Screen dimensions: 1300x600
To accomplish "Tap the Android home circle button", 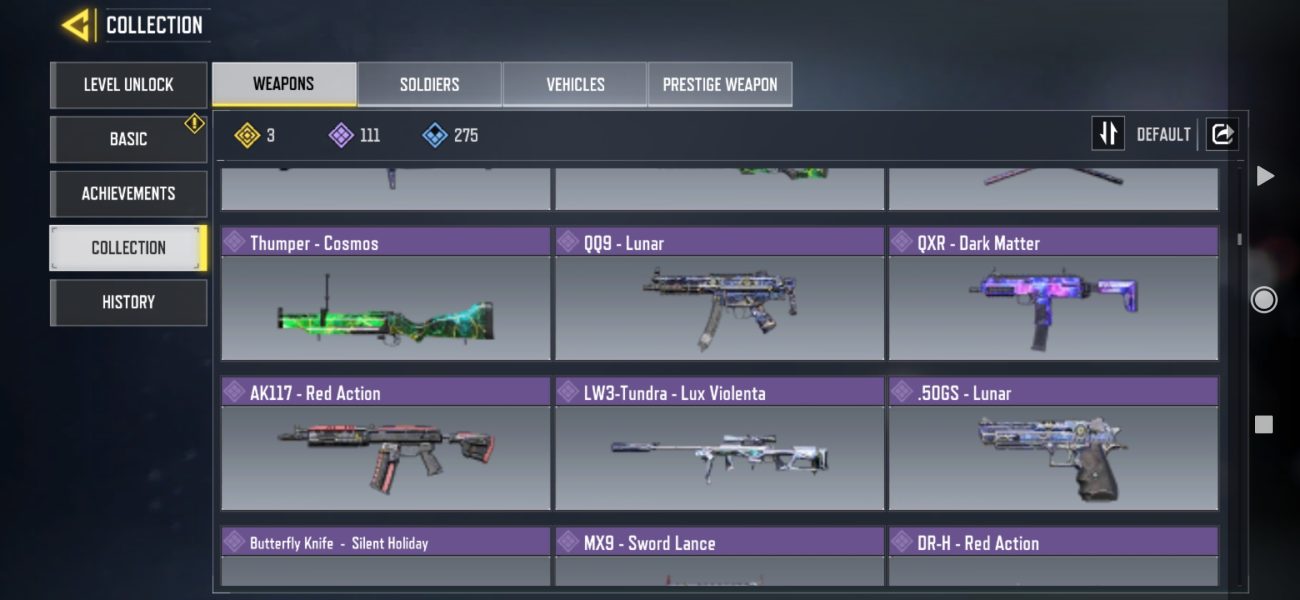I will point(1264,299).
